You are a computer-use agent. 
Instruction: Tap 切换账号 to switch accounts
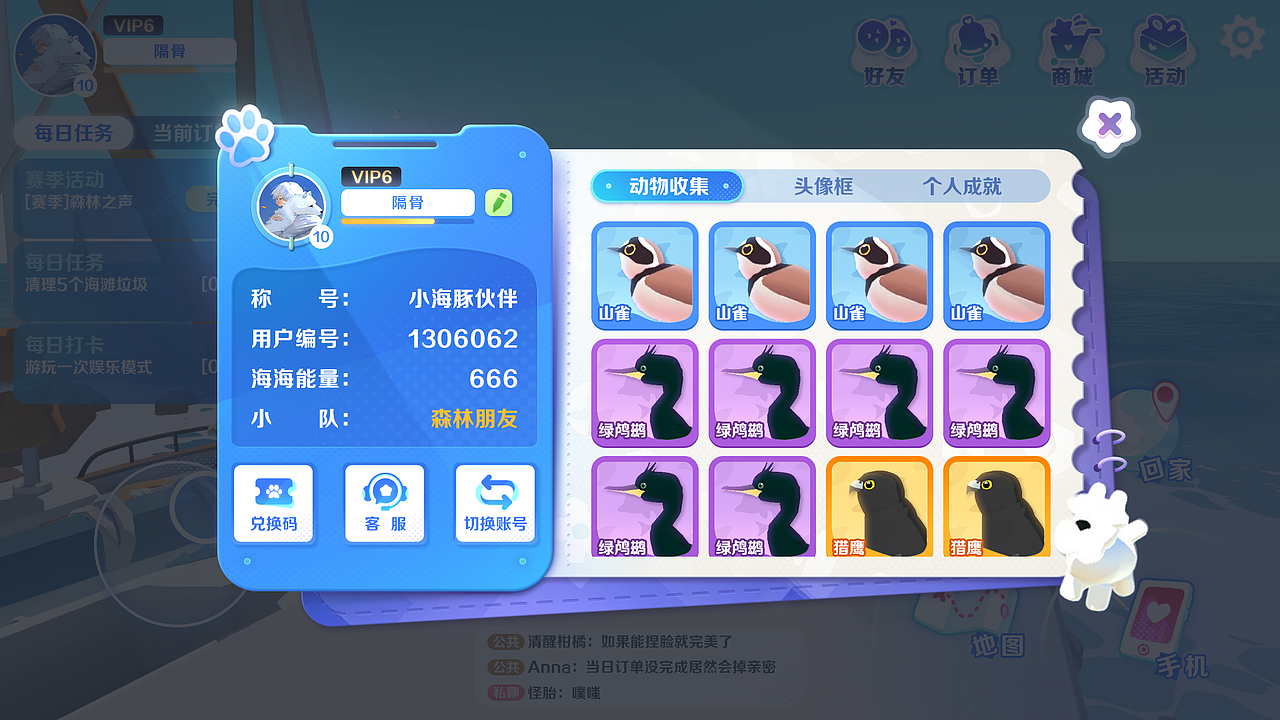click(495, 504)
